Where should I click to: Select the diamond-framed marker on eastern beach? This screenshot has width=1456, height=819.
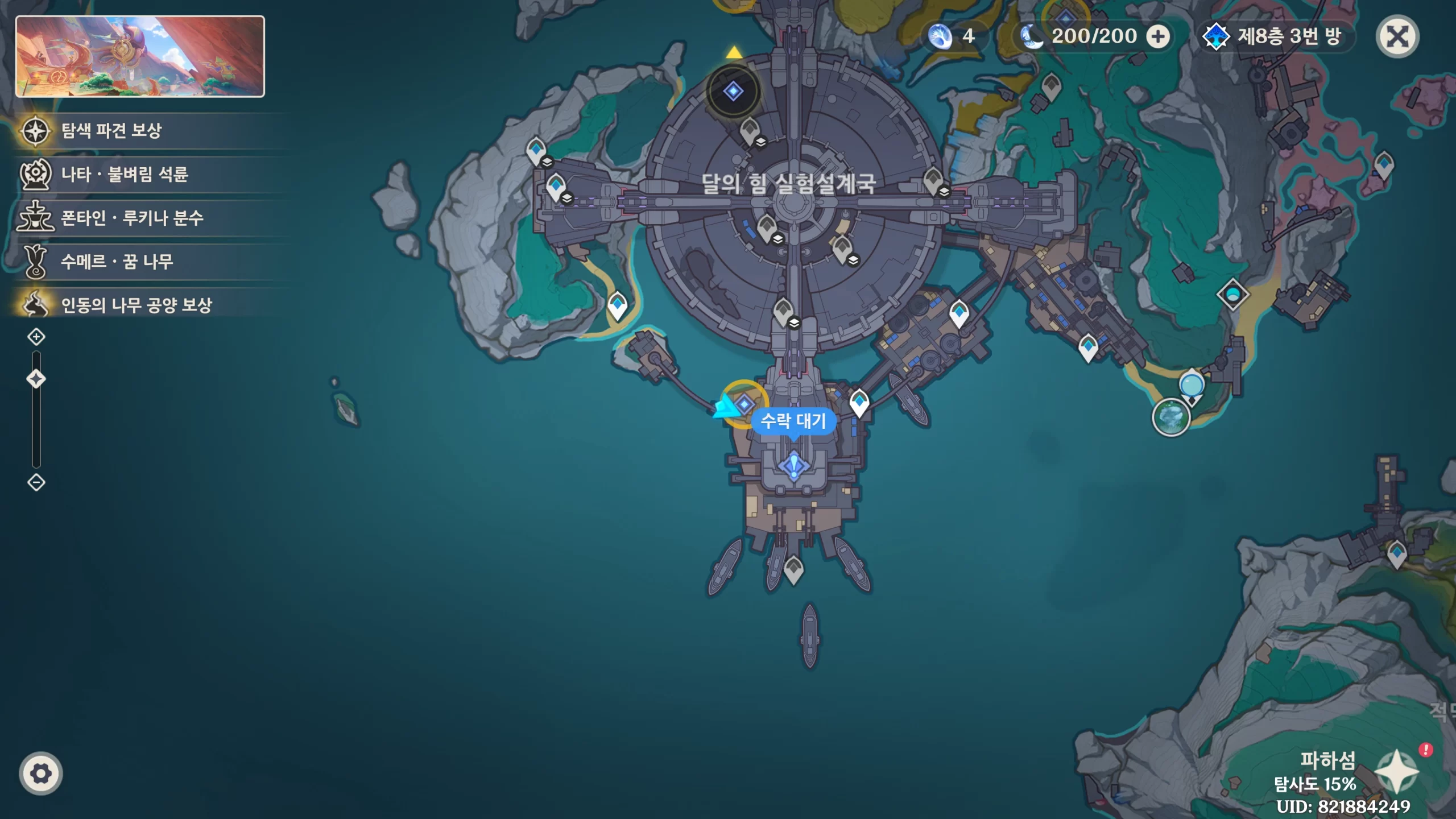click(x=1232, y=294)
